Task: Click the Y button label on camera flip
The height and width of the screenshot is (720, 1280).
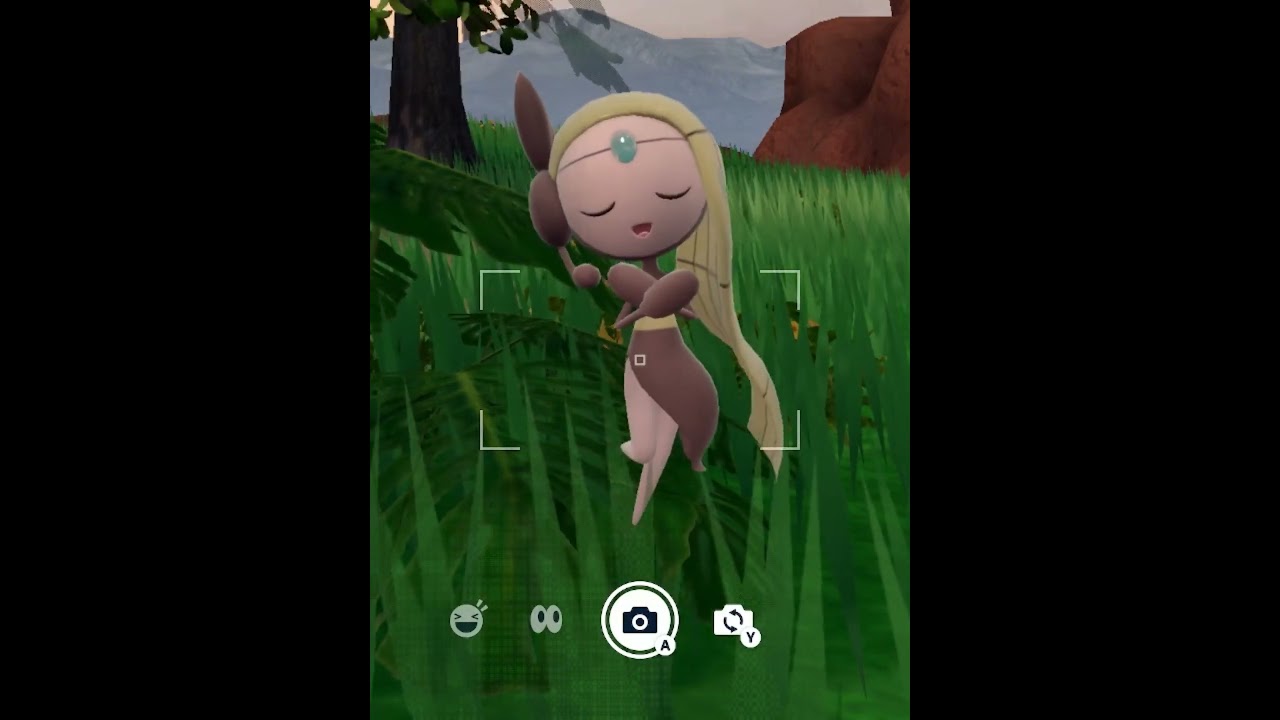Action: tap(751, 635)
